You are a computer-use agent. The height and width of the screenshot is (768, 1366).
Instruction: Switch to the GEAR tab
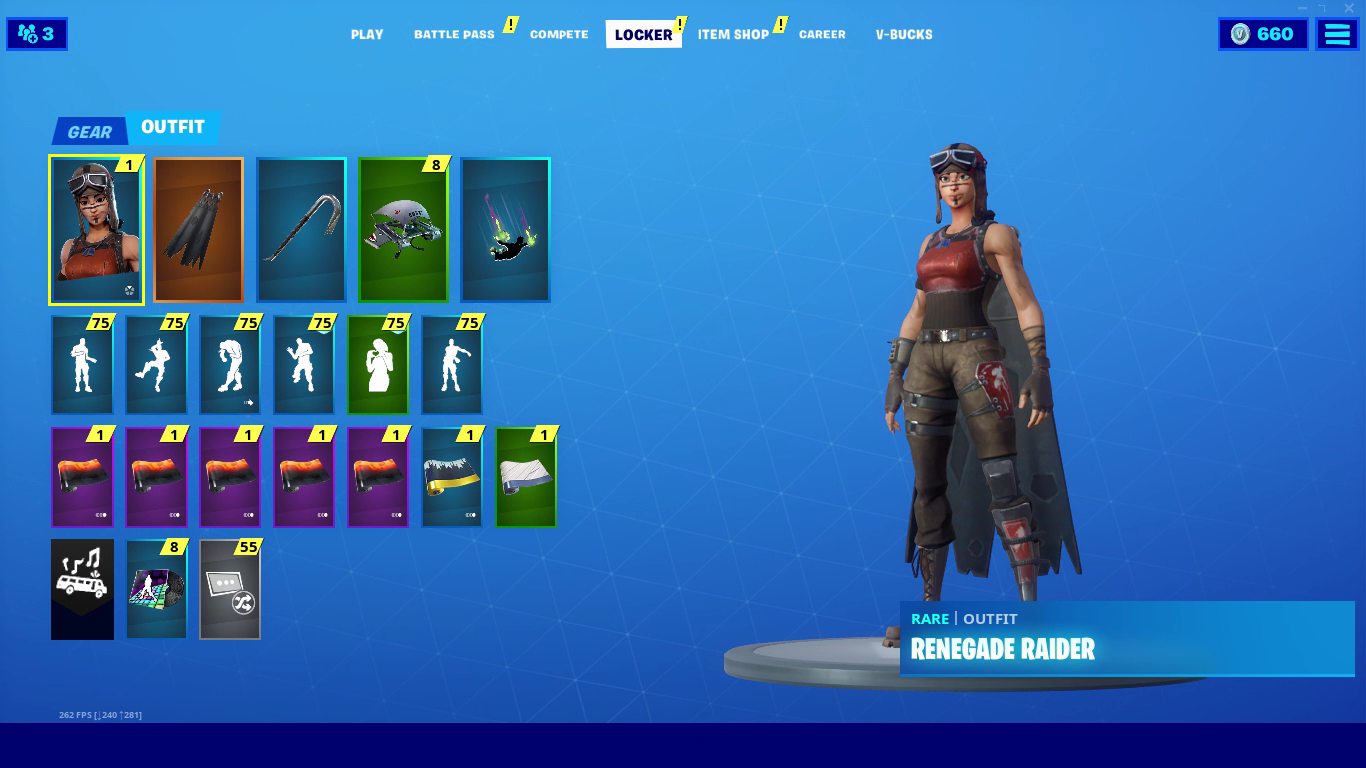(x=88, y=128)
